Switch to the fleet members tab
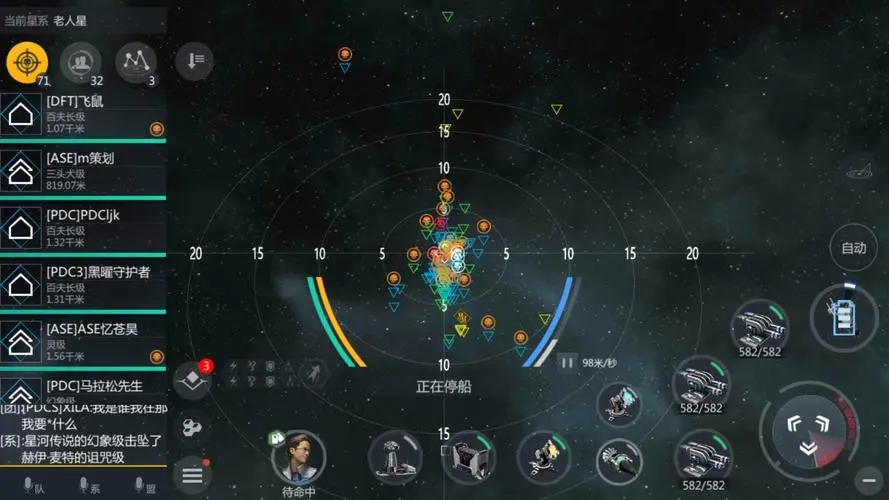This screenshot has width=889, height=500. point(78,63)
